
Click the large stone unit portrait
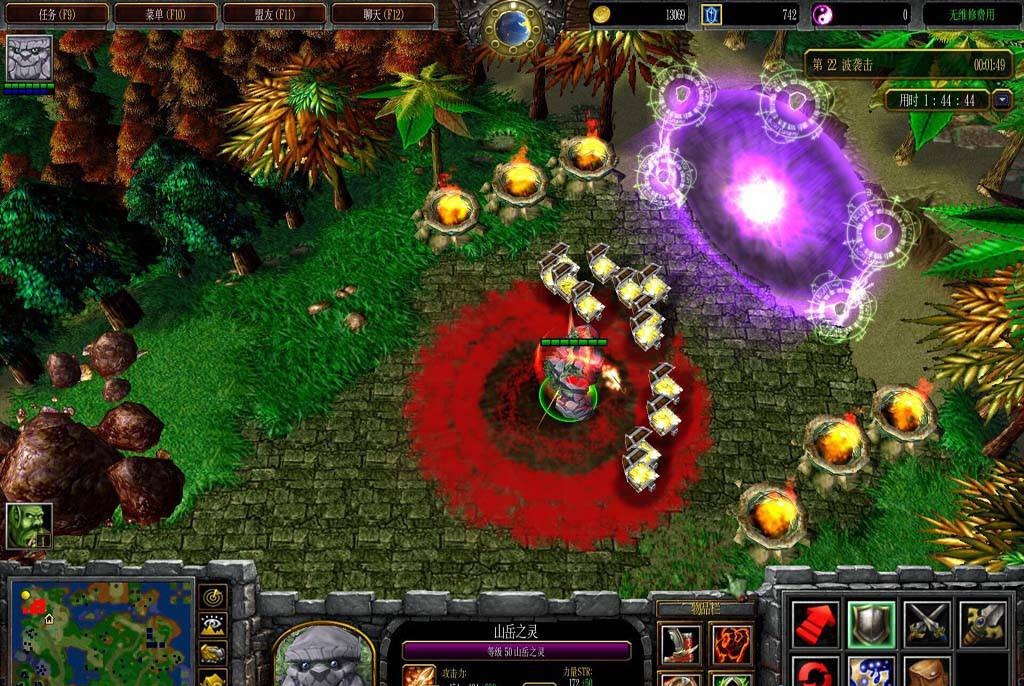323,657
